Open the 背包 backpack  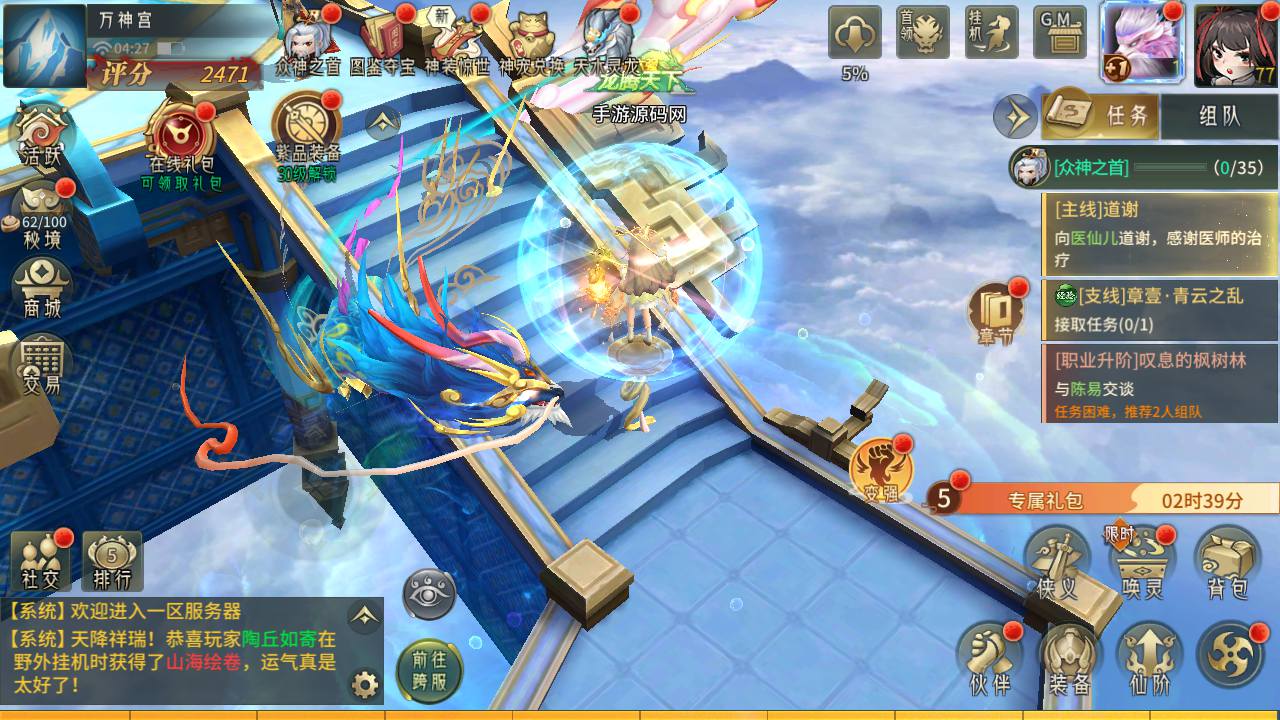(x=1228, y=565)
